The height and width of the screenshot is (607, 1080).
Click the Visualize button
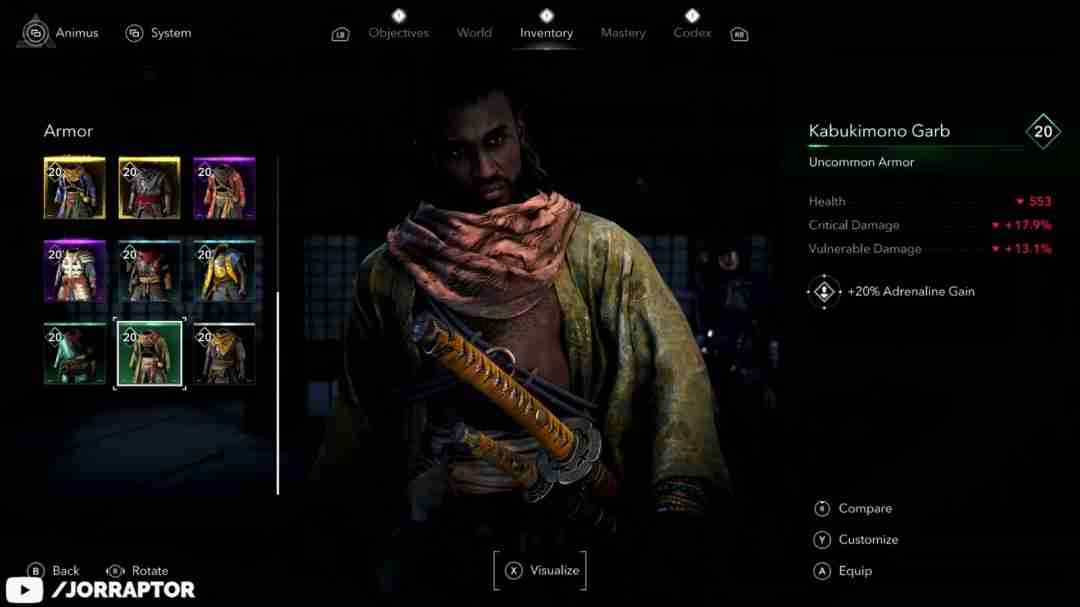541,570
